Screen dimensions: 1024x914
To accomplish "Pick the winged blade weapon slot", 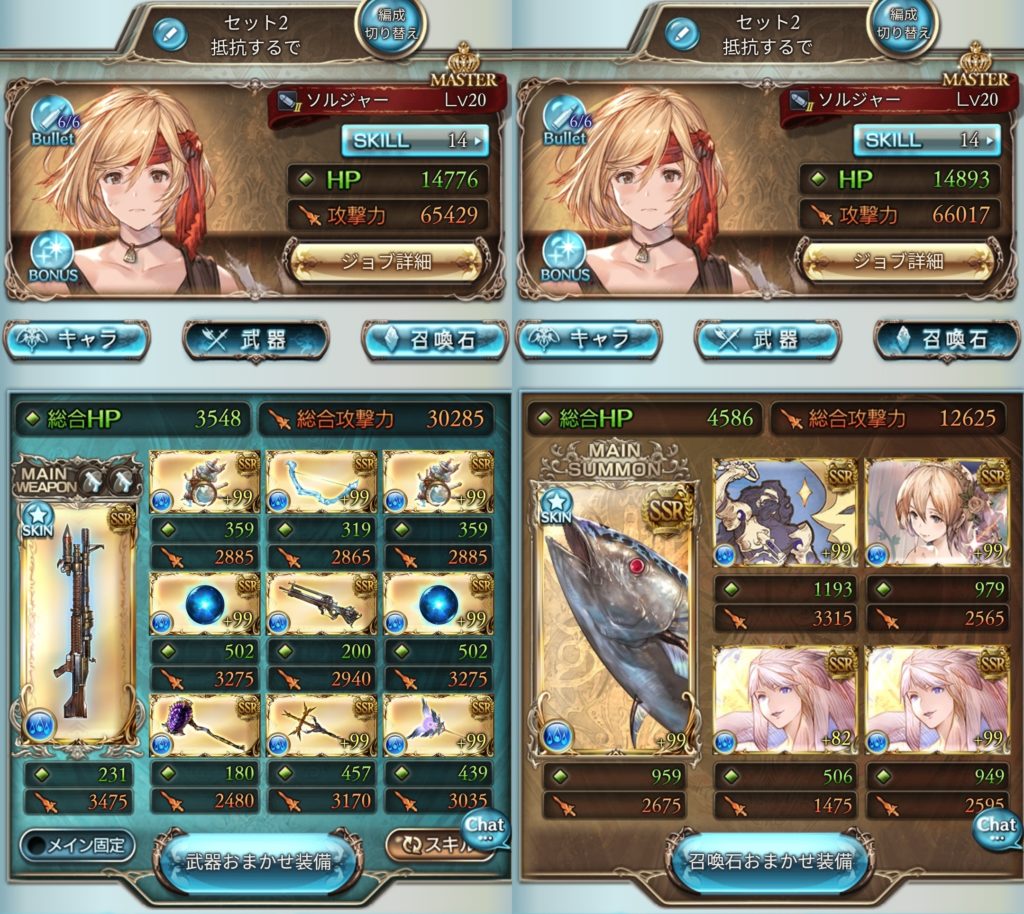I will (x=438, y=726).
